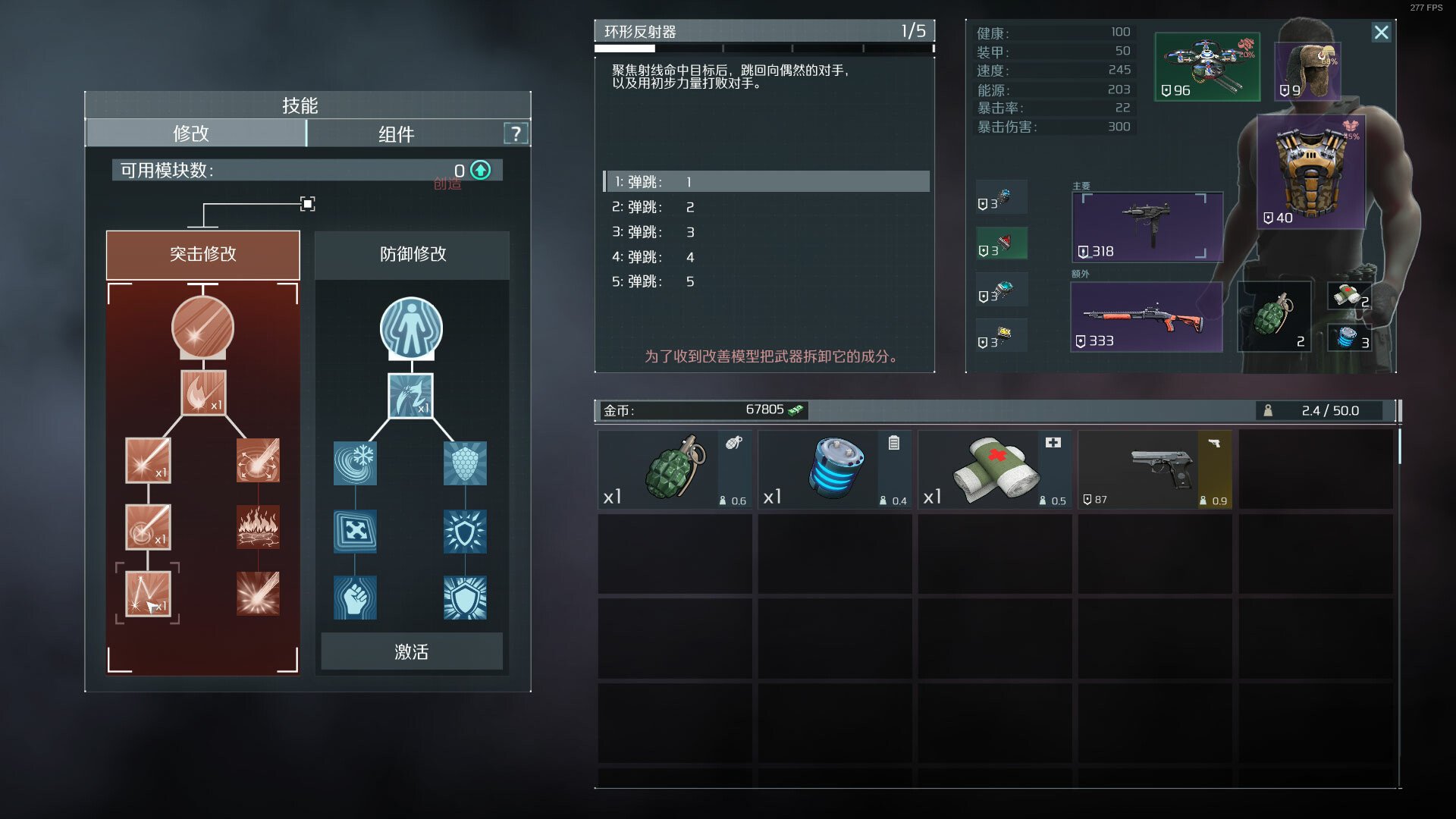Select the blue battery item in inventory
The image size is (1456, 819).
(x=834, y=469)
